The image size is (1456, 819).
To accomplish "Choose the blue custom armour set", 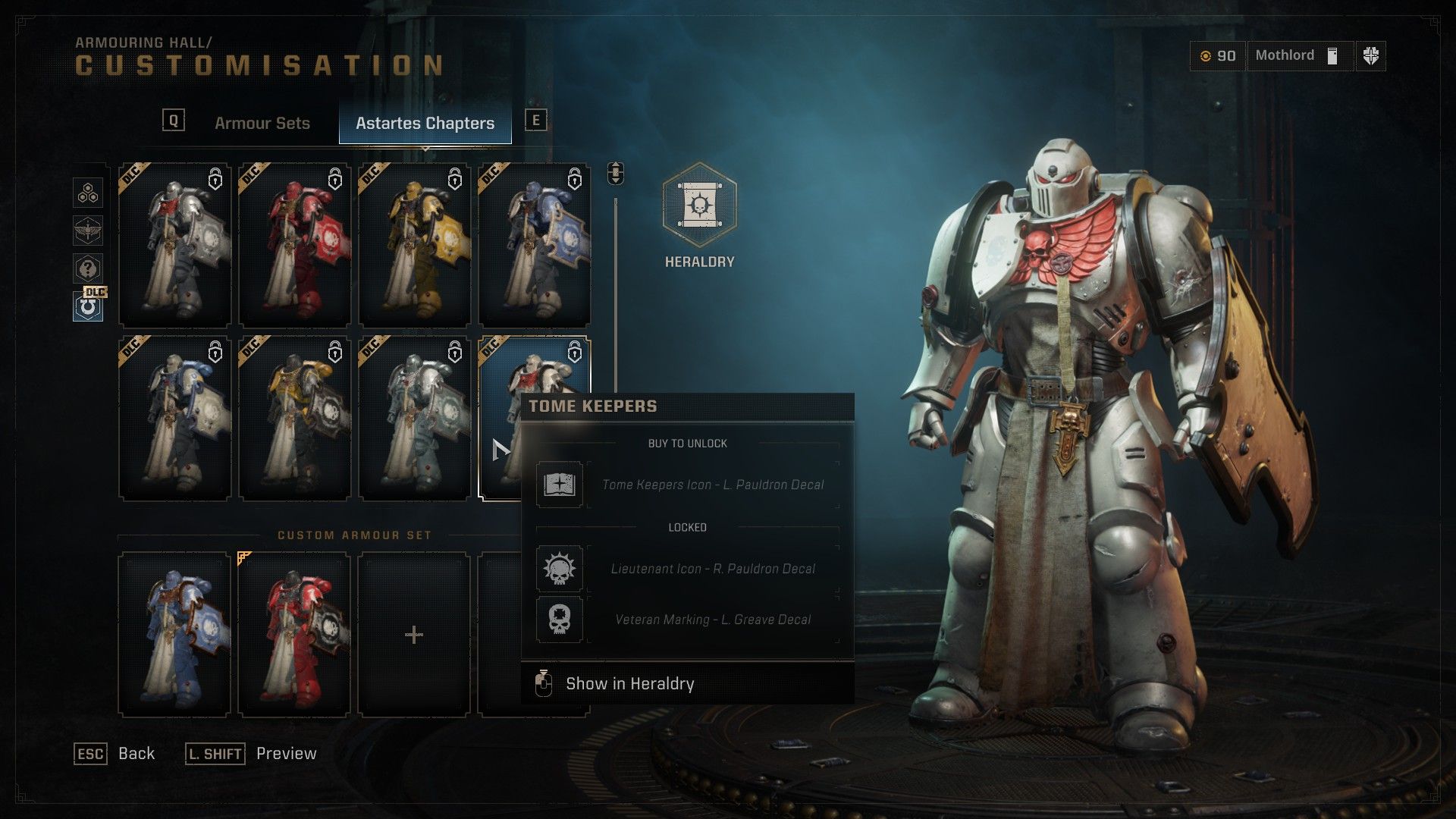I will pyautogui.click(x=175, y=634).
